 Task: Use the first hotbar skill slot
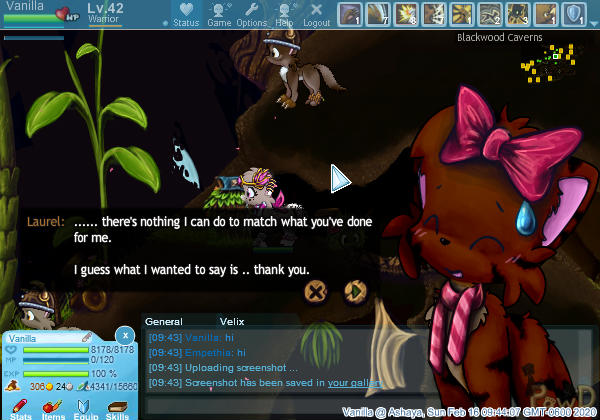(x=351, y=14)
